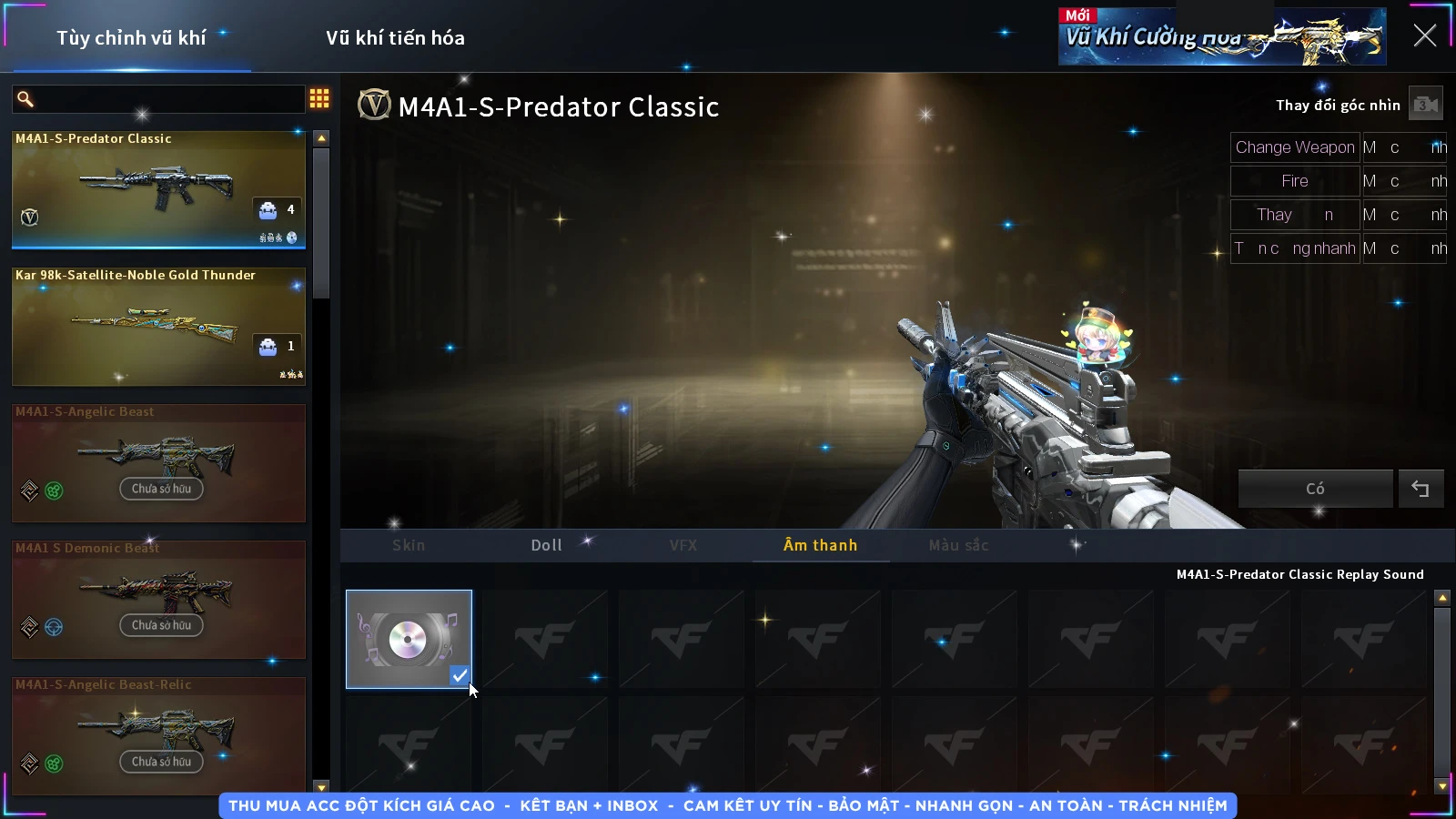Open the Skin tab
The height and width of the screenshot is (819, 1456).
(x=409, y=545)
